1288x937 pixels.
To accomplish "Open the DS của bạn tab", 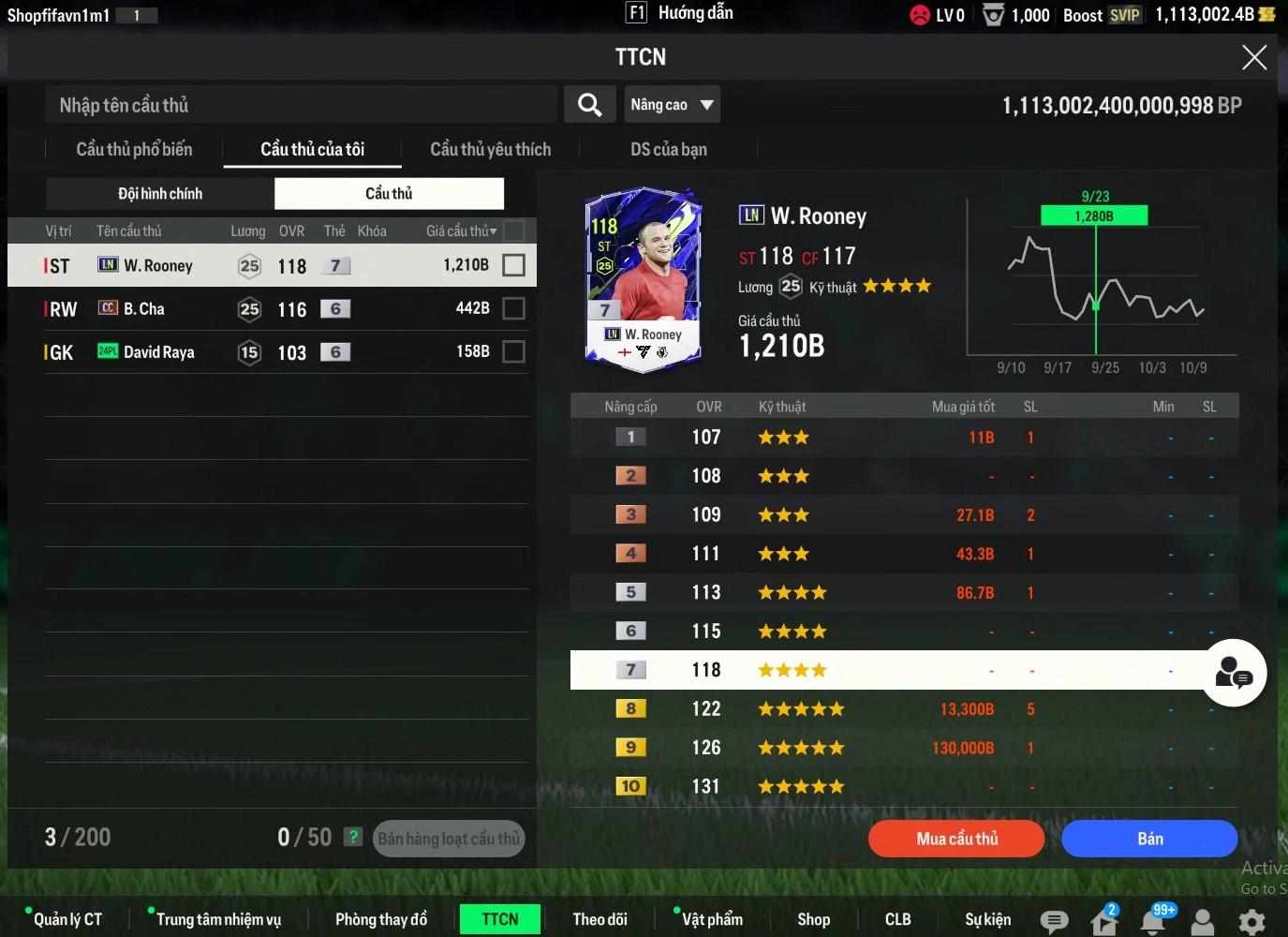I will (x=668, y=150).
